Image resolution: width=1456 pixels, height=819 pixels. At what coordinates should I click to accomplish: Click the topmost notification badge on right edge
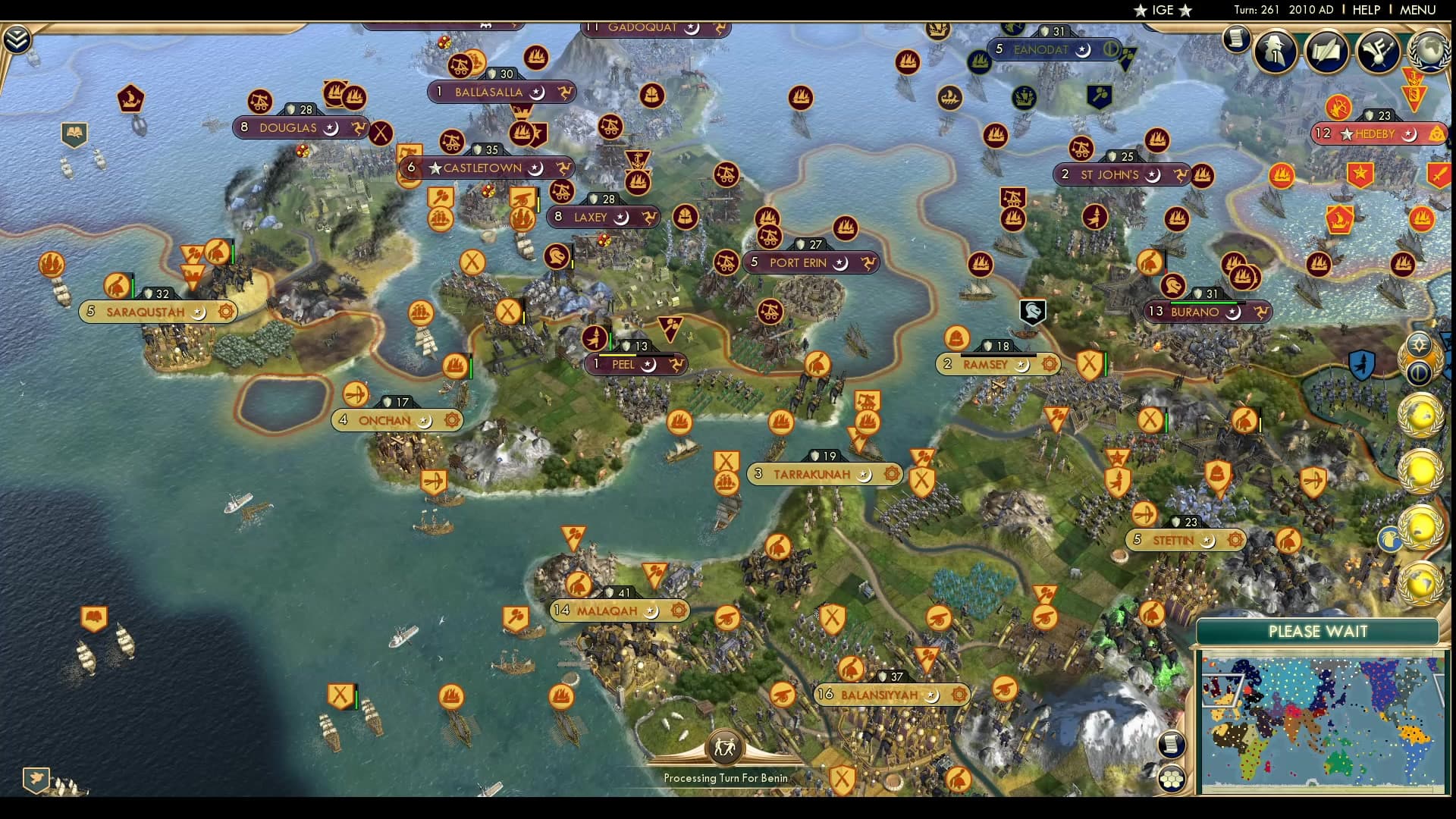[1420, 343]
